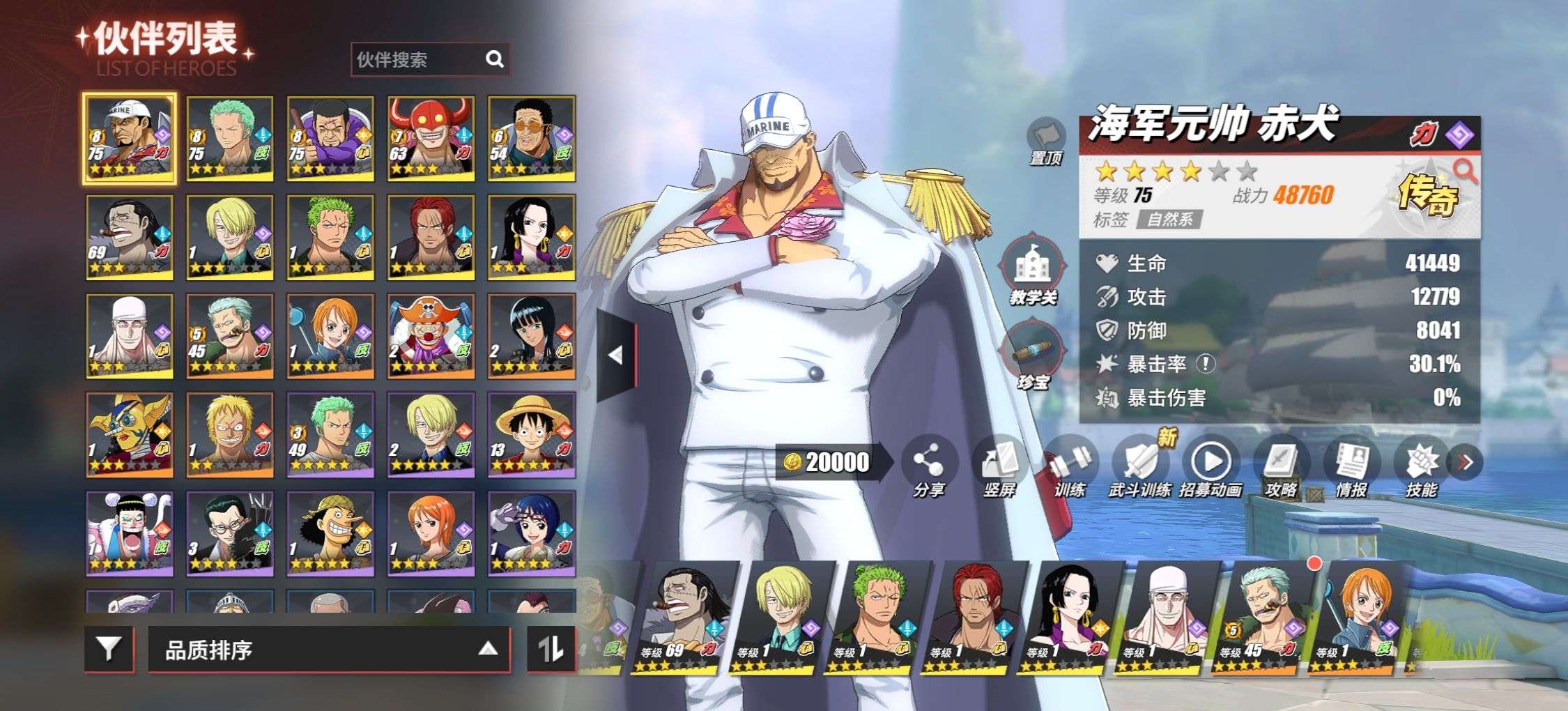Open the 教学关 tutorial stage
1568x711 pixels.
point(1033,272)
